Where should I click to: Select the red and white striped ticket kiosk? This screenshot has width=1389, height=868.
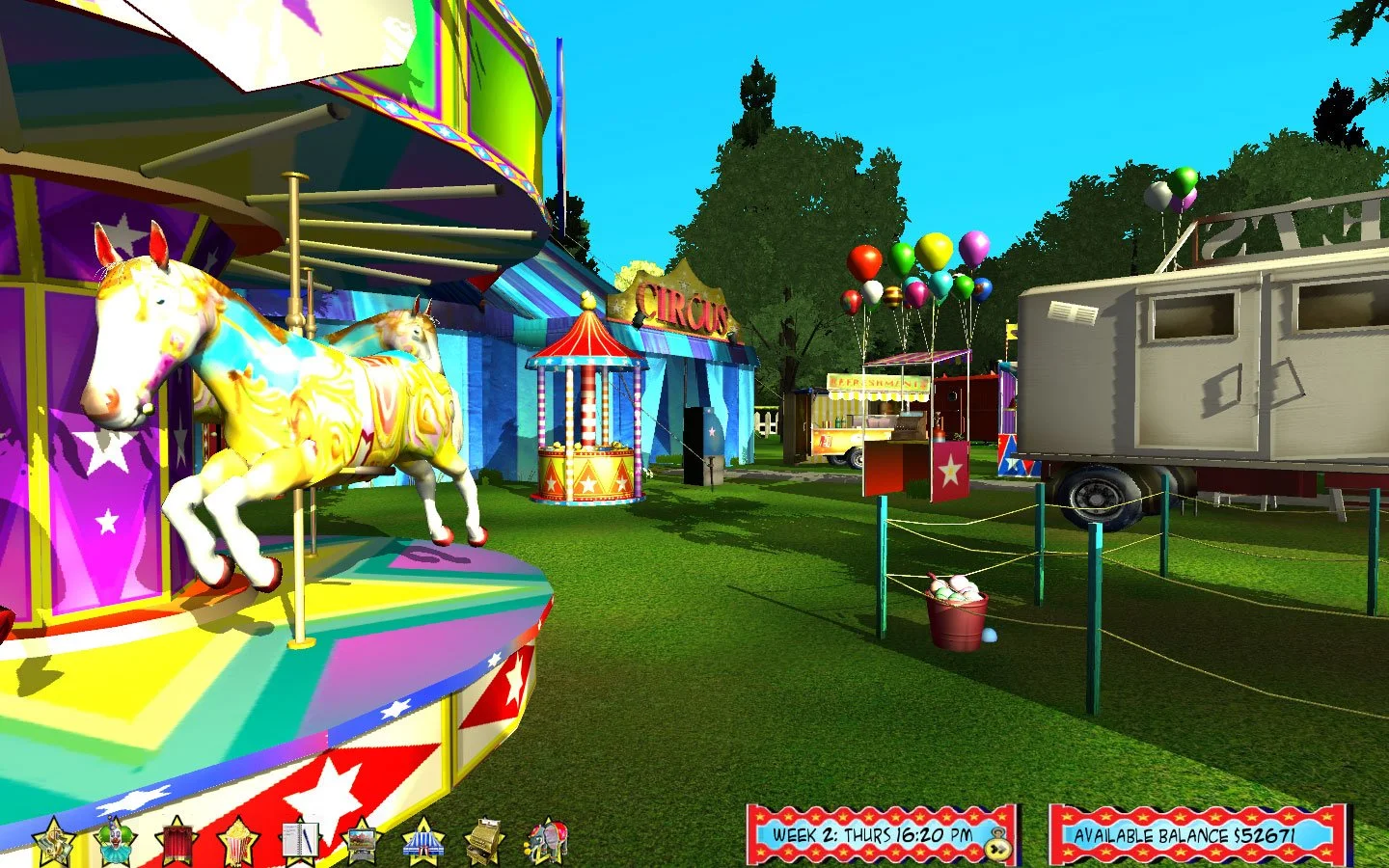tap(588, 415)
